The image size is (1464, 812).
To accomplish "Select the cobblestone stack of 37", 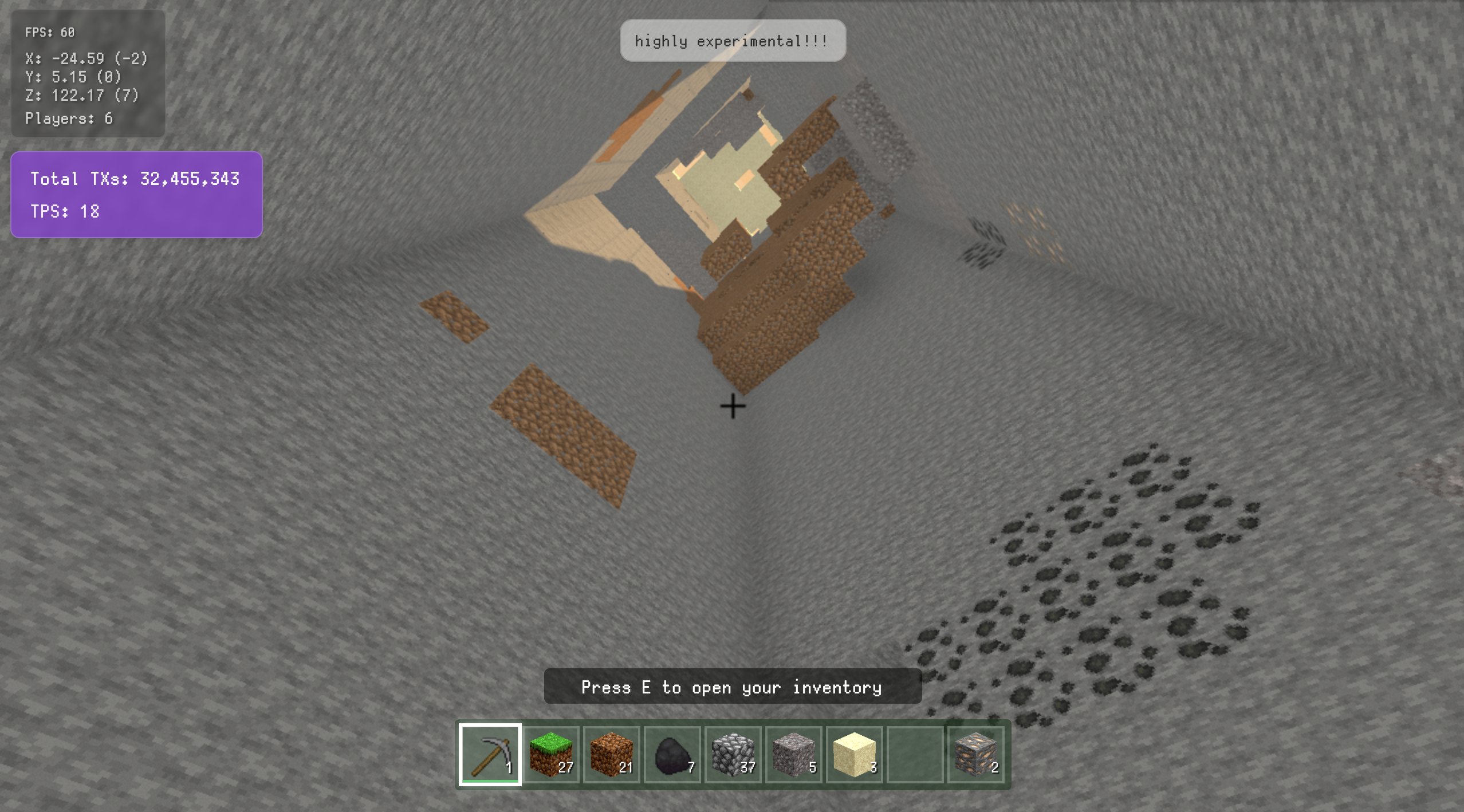I will [x=733, y=754].
